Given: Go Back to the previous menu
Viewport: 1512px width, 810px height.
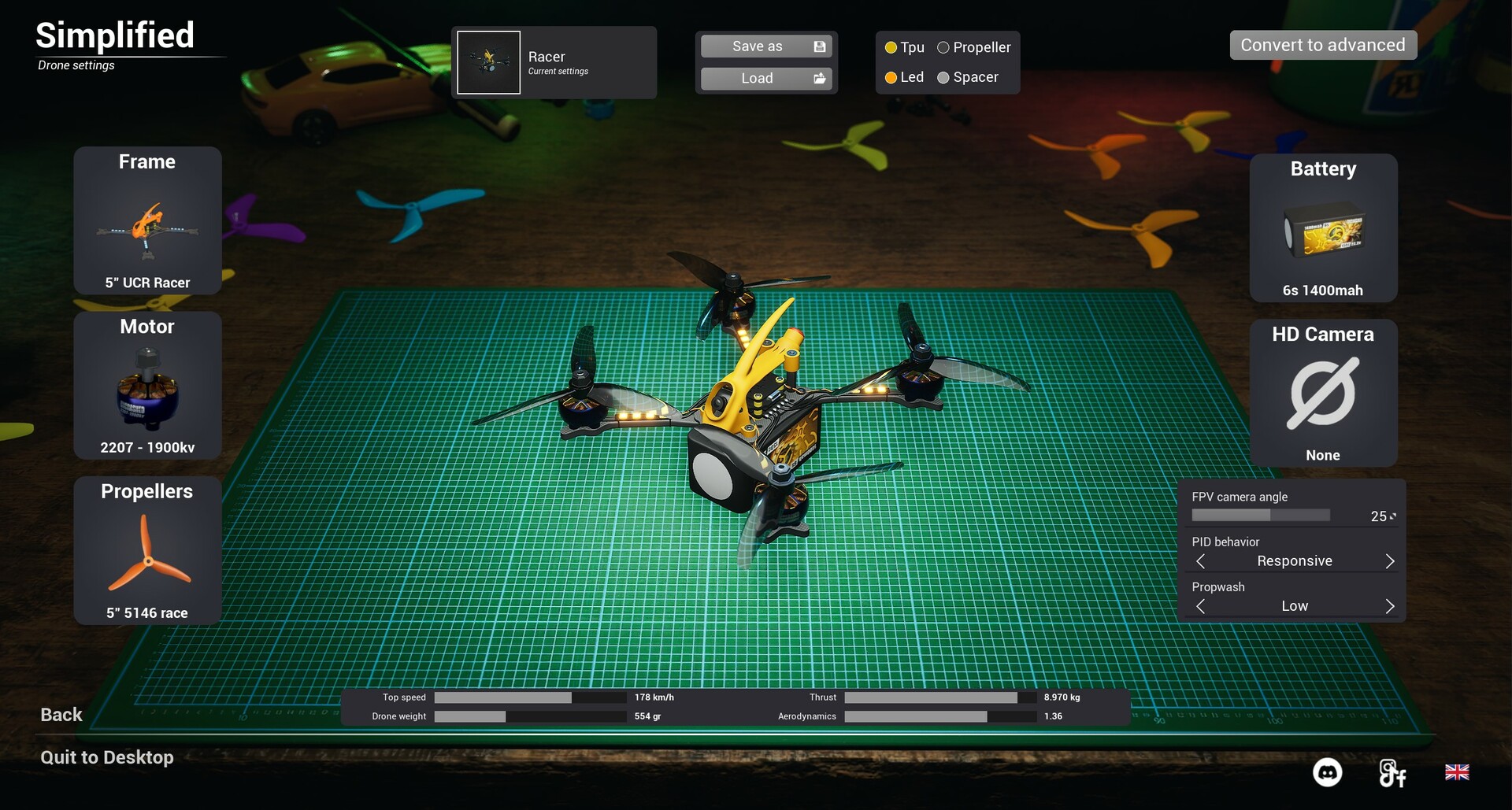Looking at the screenshot, I should pyautogui.click(x=61, y=715).
